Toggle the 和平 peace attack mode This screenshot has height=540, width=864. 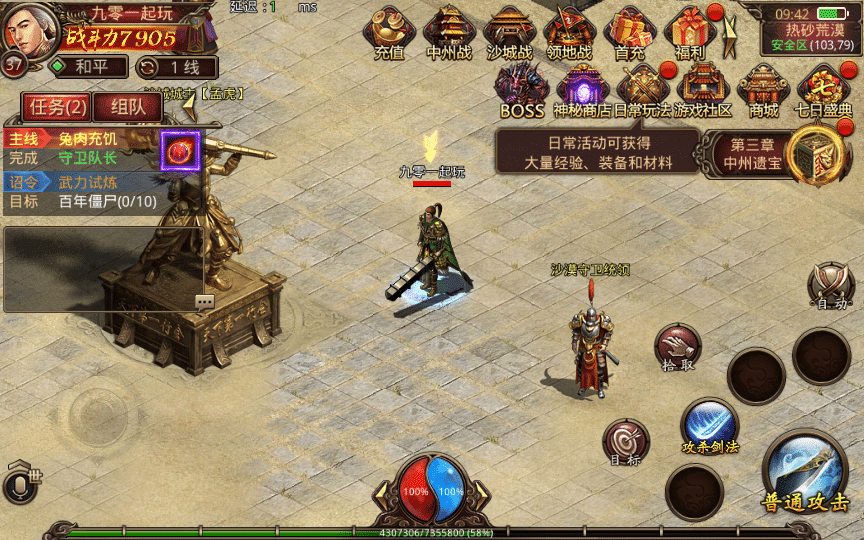[x=88, y=67]
